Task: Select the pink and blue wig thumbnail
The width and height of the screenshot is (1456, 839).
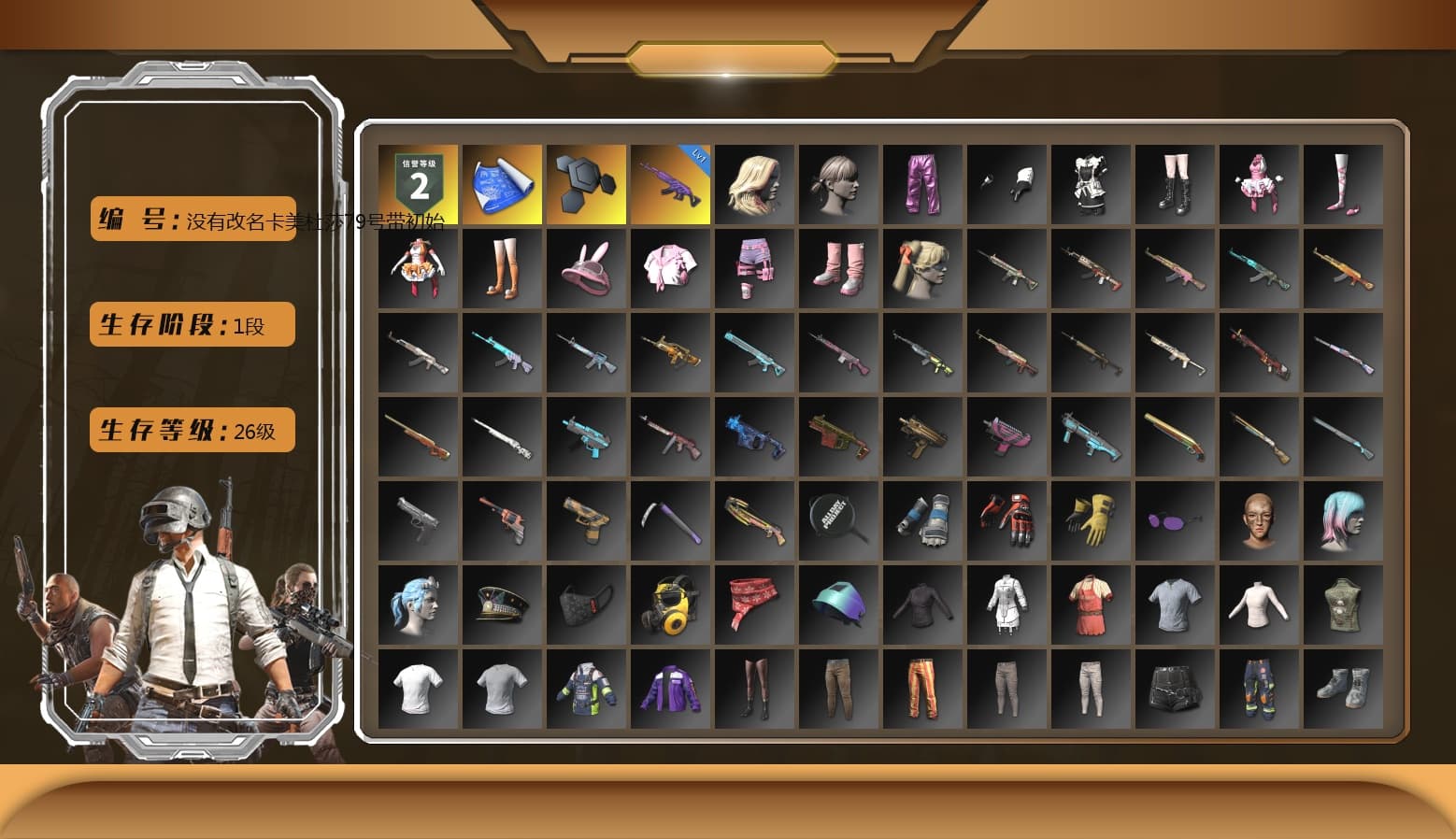Action: coord(1342,519)
